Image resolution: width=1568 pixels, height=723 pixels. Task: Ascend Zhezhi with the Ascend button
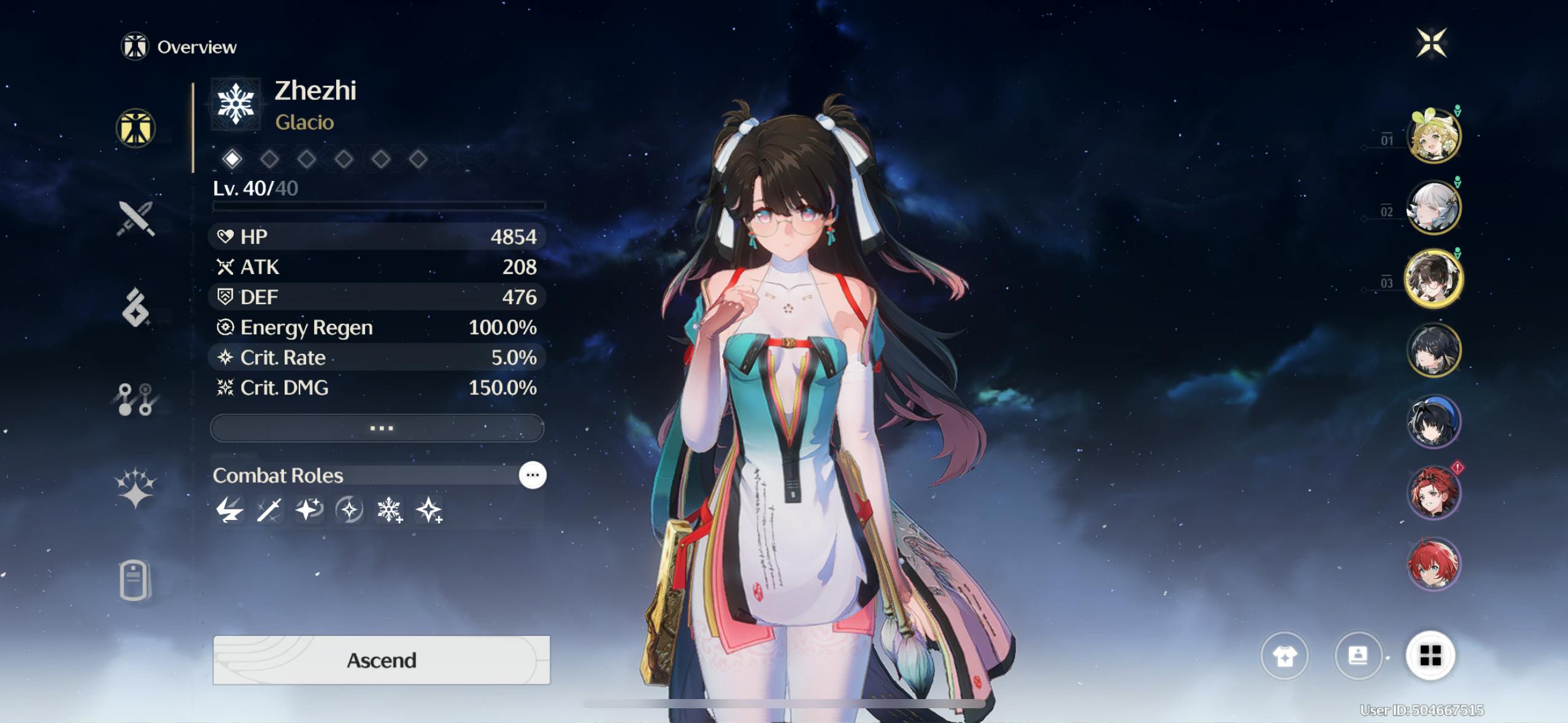381,660
